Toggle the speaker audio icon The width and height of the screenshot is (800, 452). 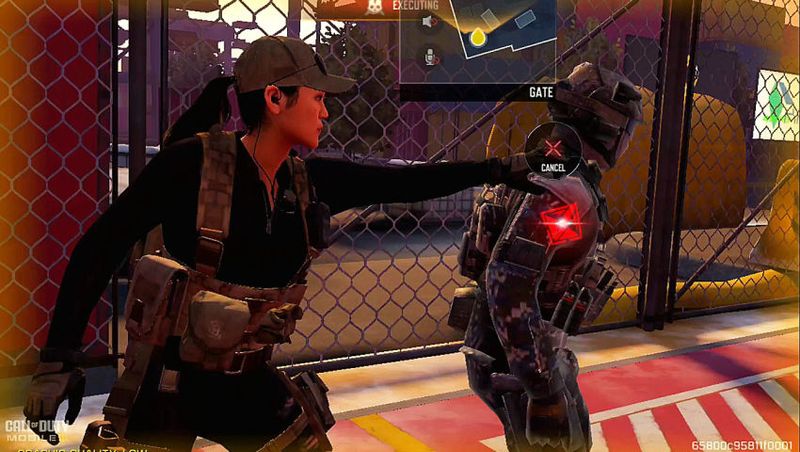430,21
